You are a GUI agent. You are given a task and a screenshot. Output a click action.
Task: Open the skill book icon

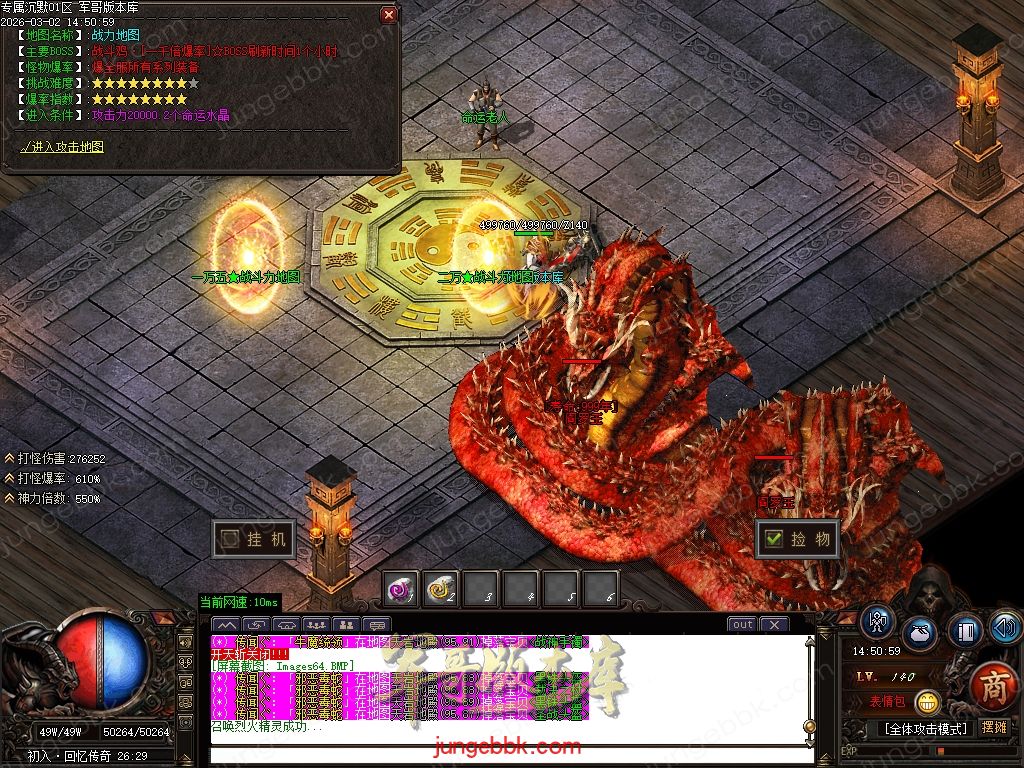coord(966,631)
